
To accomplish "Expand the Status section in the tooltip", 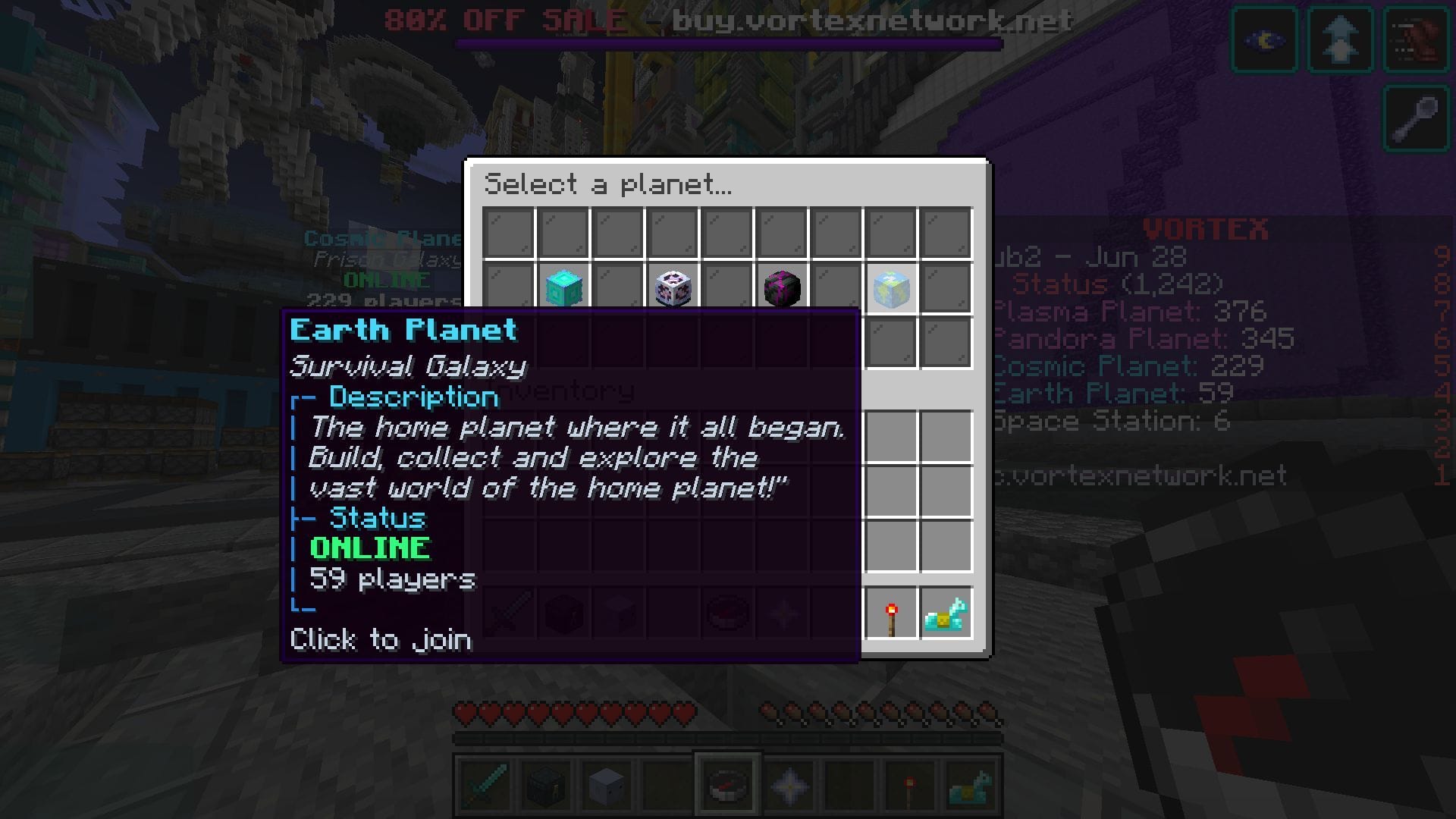I will pyautogui.click(x=377, y=519).
